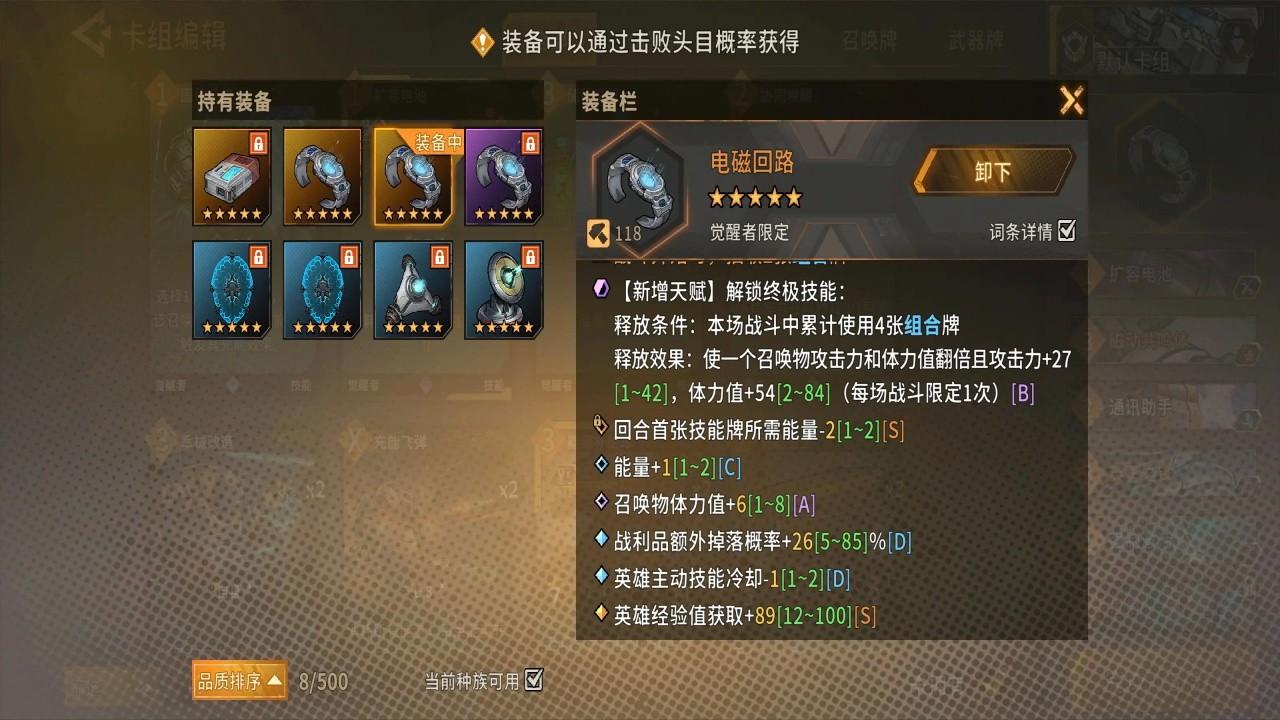The image size is (1280, 720).
Task: Click the yellow warning diamond in the top notice
Action: coord(483,42)
